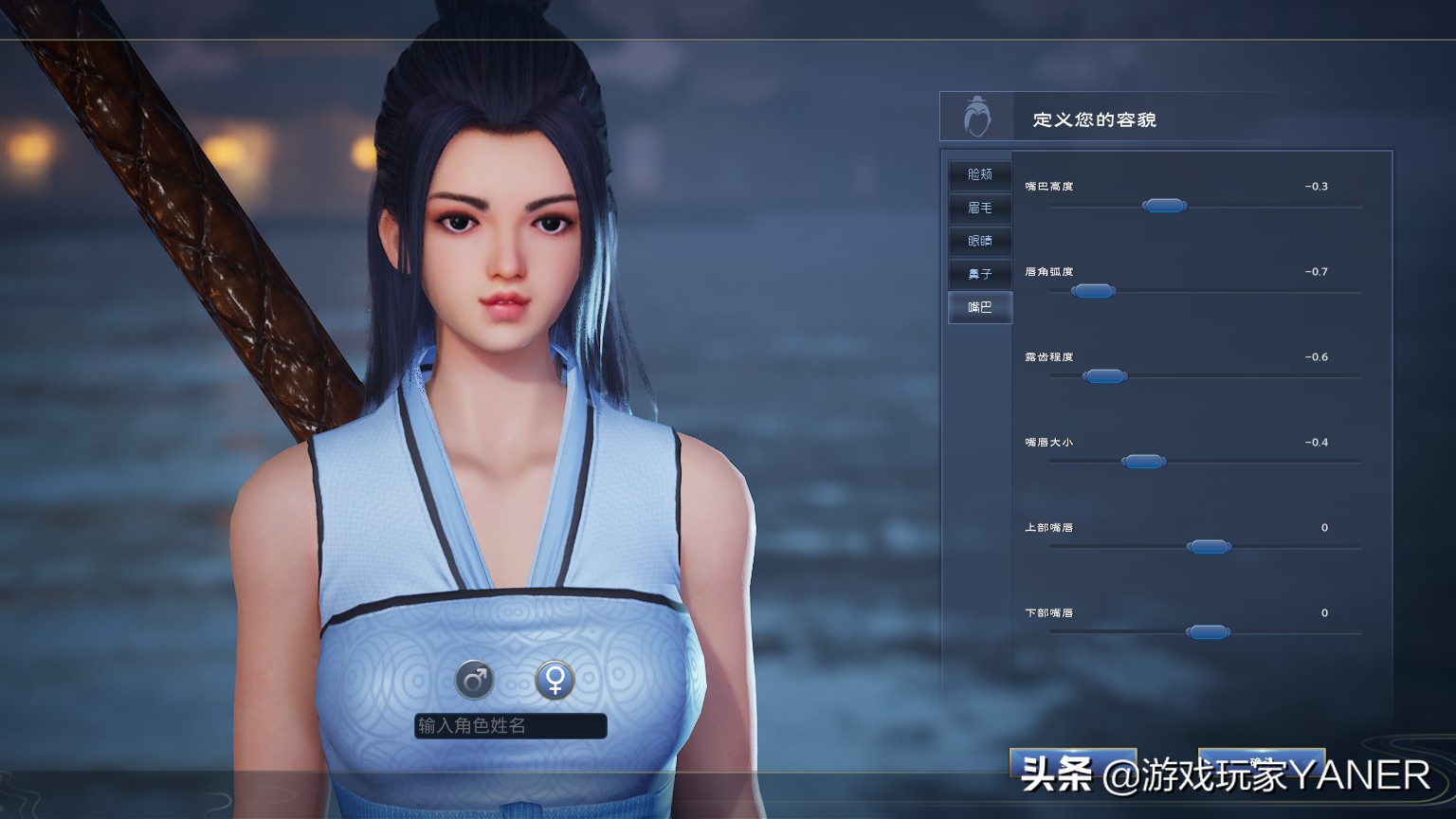
Task: Open the 鼻子 nose adjustment panel
Action: tap(979, 274)
